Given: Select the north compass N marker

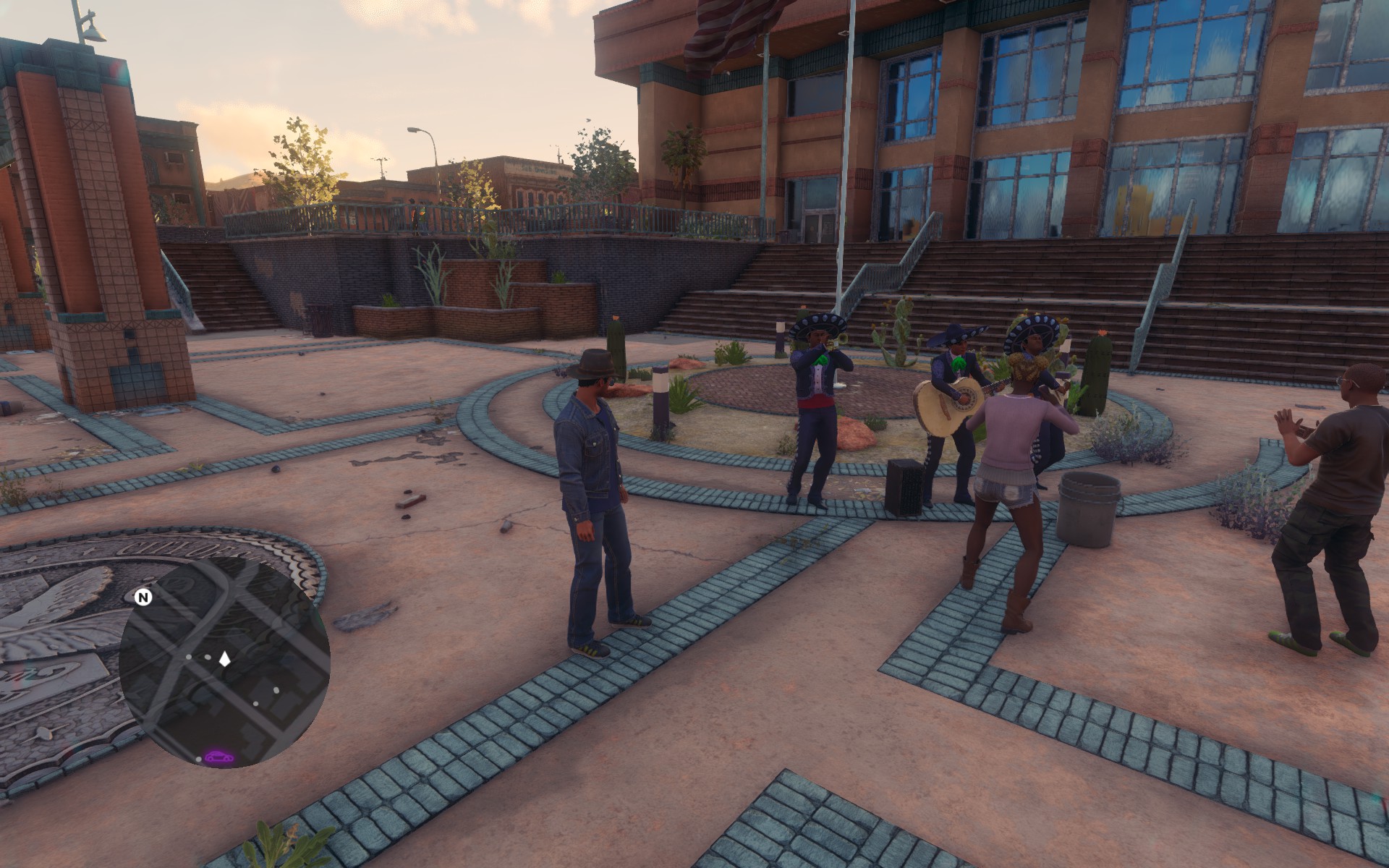Looking at the screenshot, I should 143,597.
